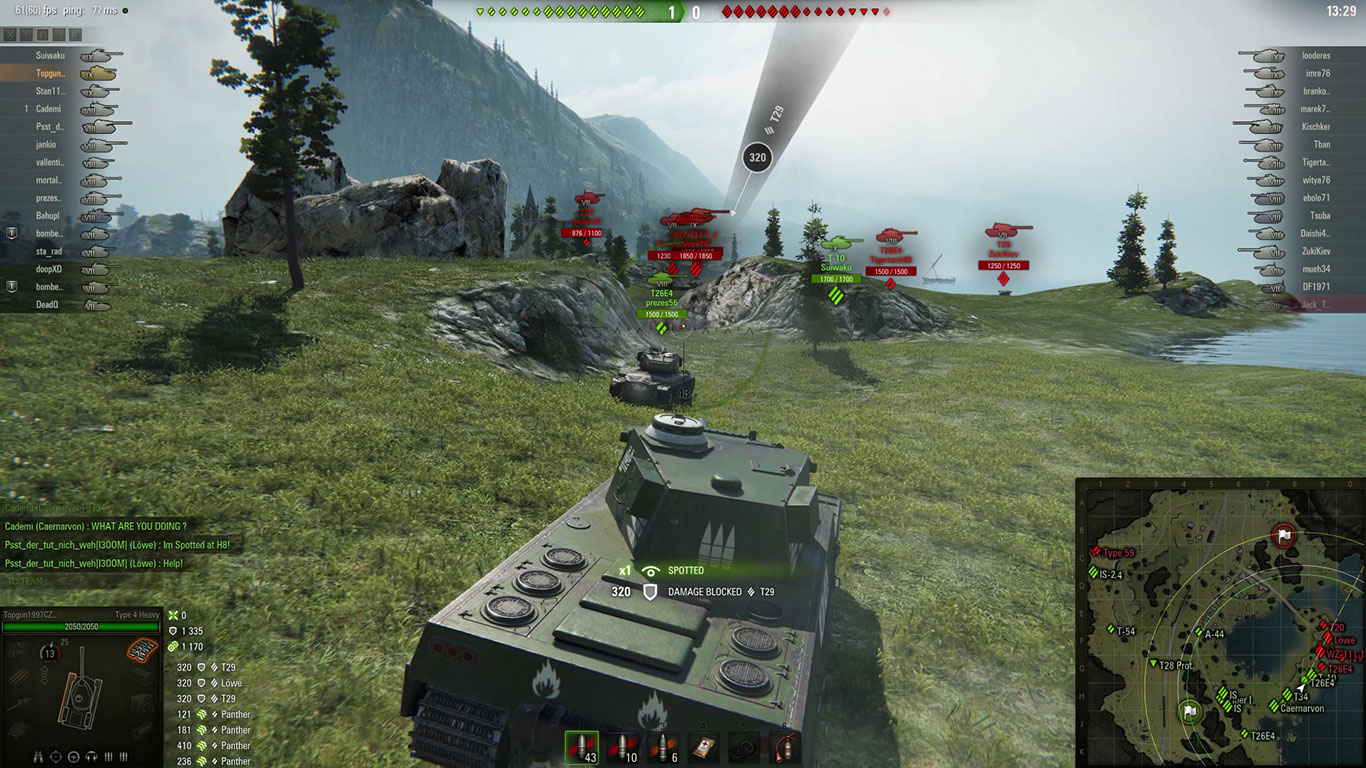This screenshot has width=1366, height=768.
Task: Click the currently loaded AP shell slot
Action: click(x=581, y=747)
